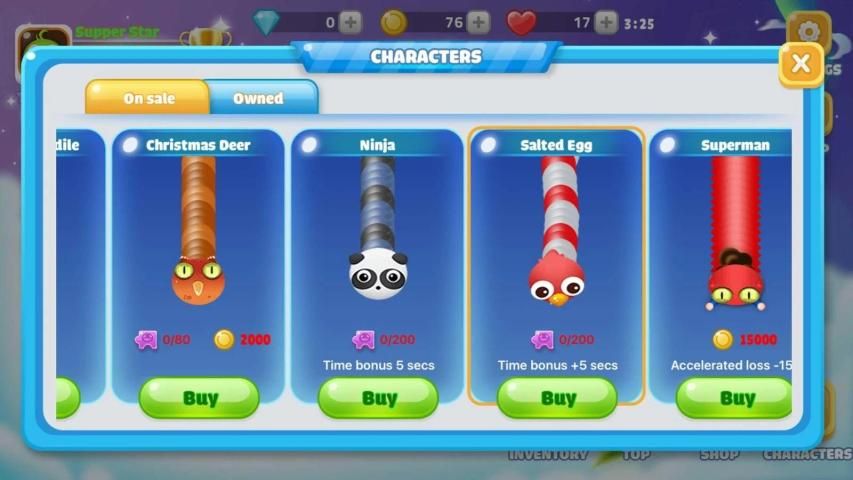Close the Characters window

click(800, 65)
